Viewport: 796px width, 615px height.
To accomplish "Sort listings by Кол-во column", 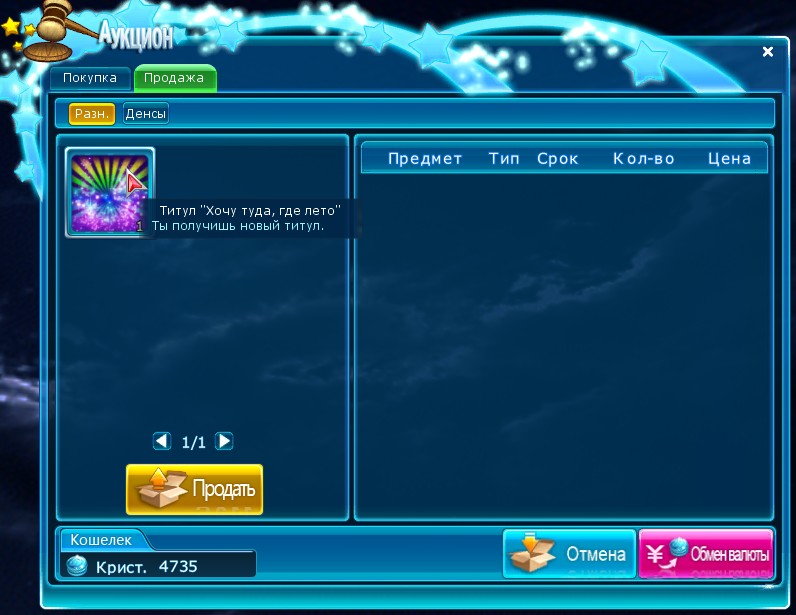I will pyautogui.click(x=644, y=159).
